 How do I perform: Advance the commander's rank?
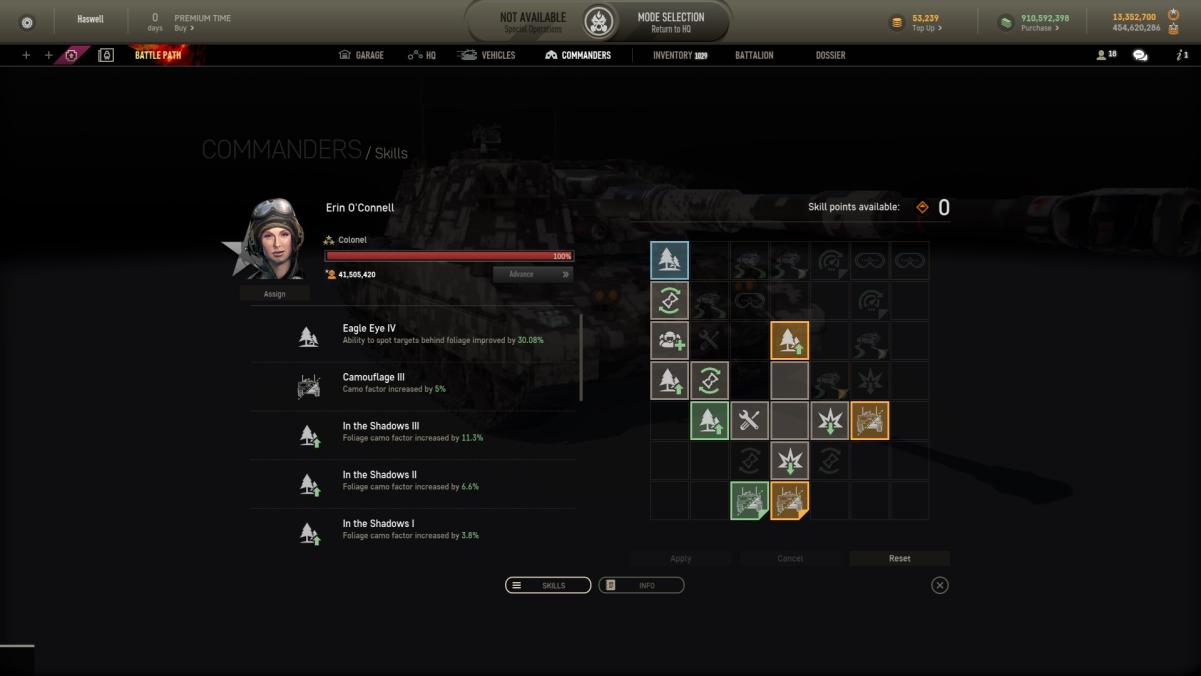coord(532,274)
